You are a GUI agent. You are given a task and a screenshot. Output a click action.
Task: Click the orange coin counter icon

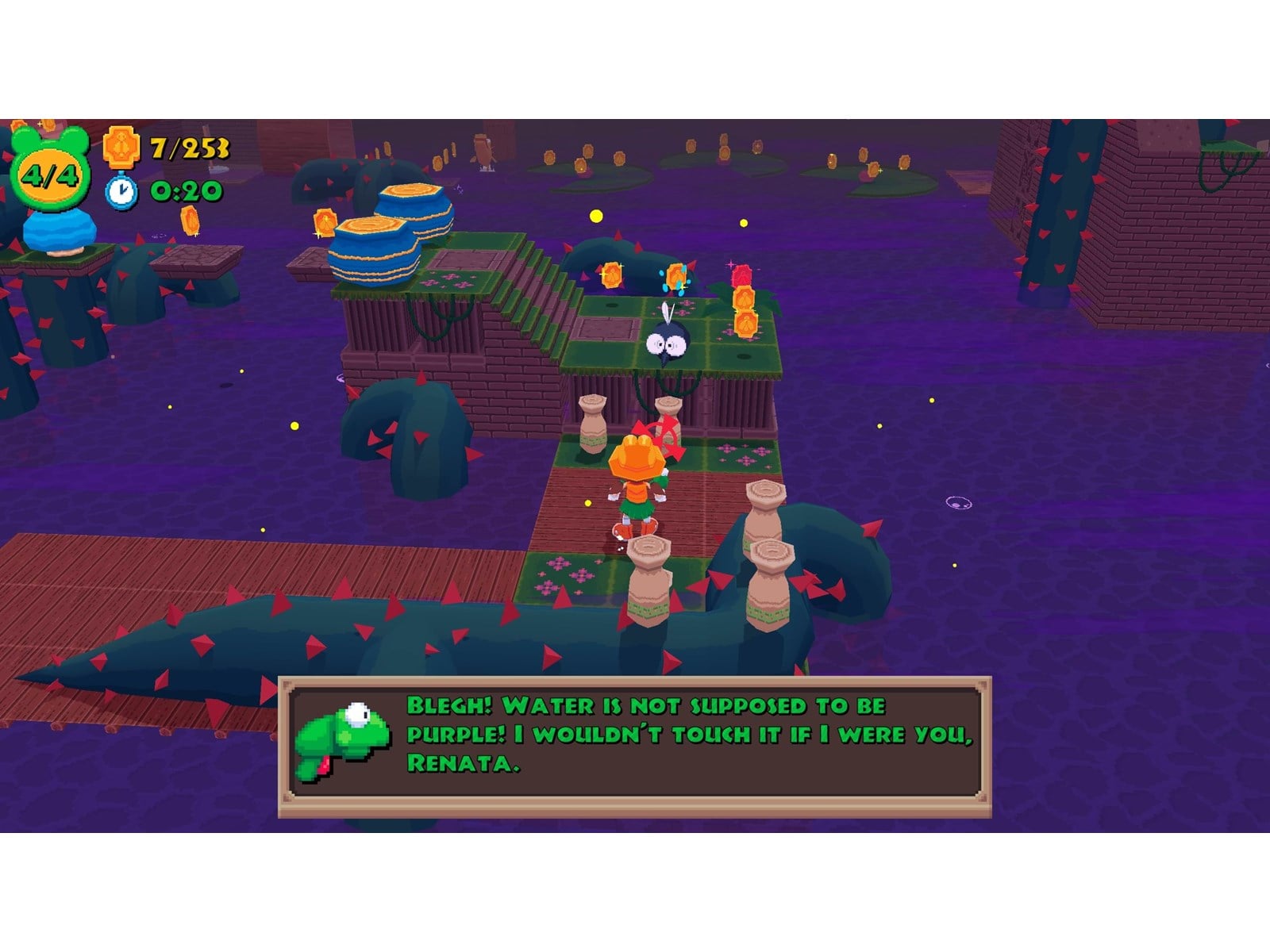121,148
